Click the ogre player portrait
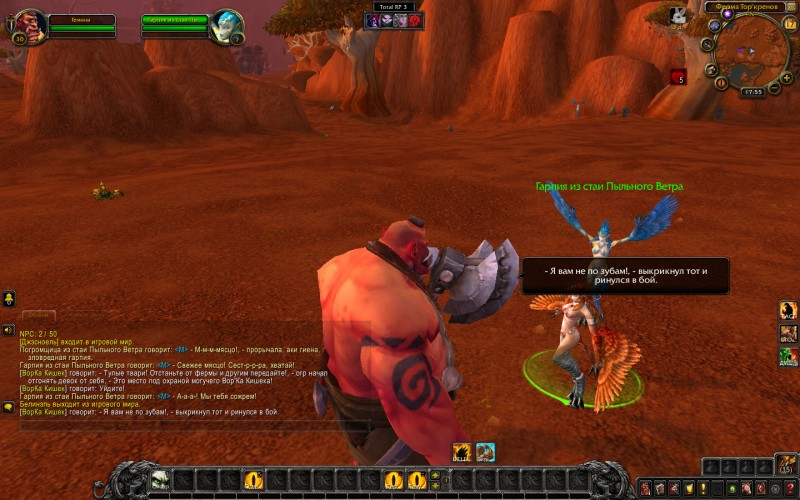800x500 pixels. [28, 25]
